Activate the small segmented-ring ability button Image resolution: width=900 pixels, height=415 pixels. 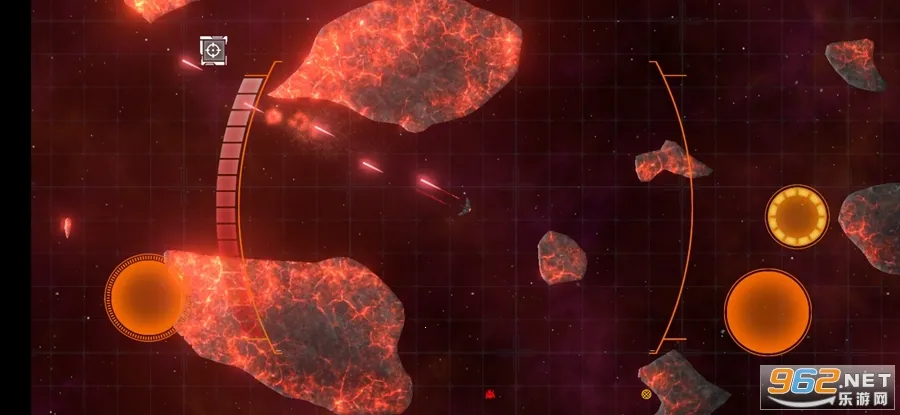pos(797,214)
